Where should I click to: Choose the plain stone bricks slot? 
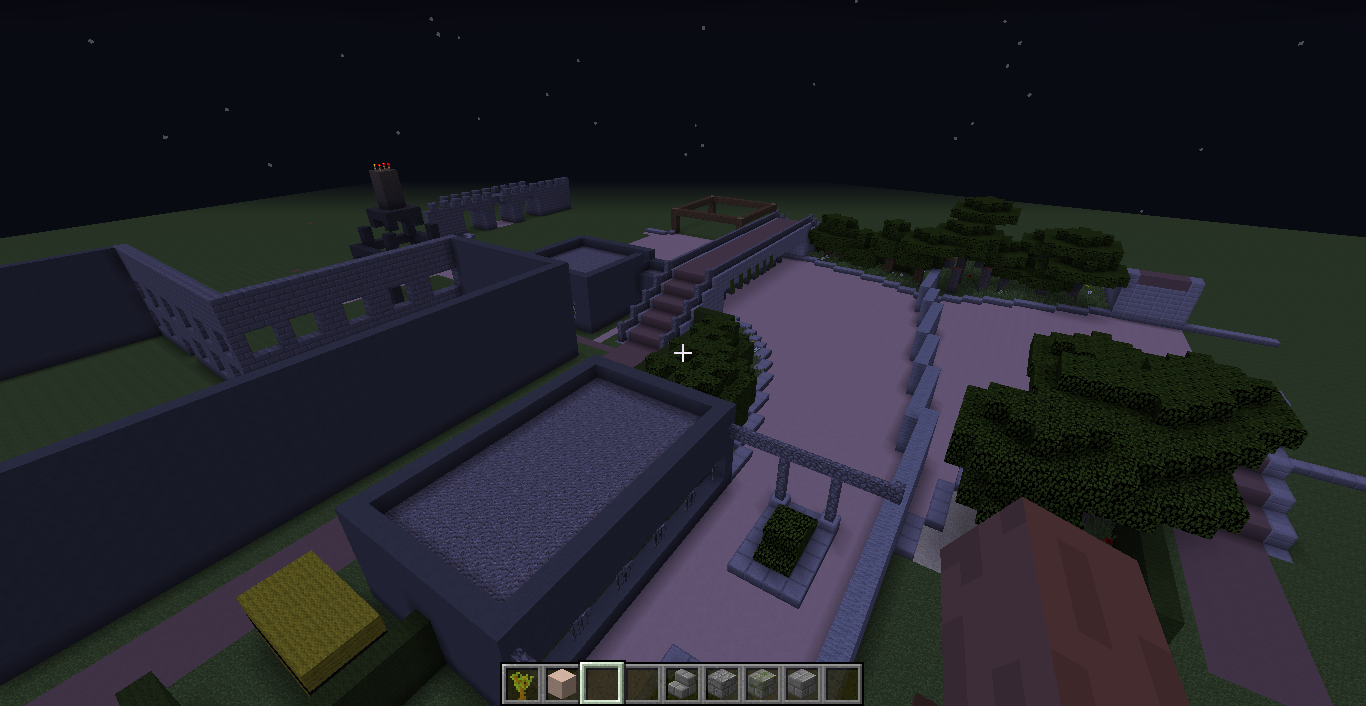801,684
